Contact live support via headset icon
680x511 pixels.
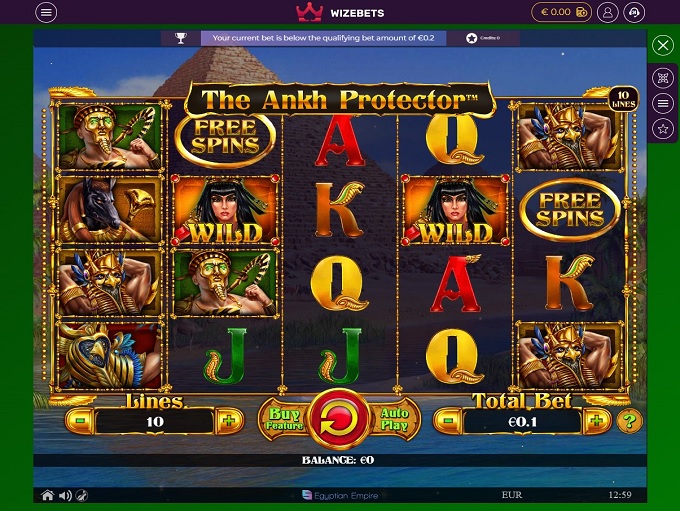click(x=634, y=12)
